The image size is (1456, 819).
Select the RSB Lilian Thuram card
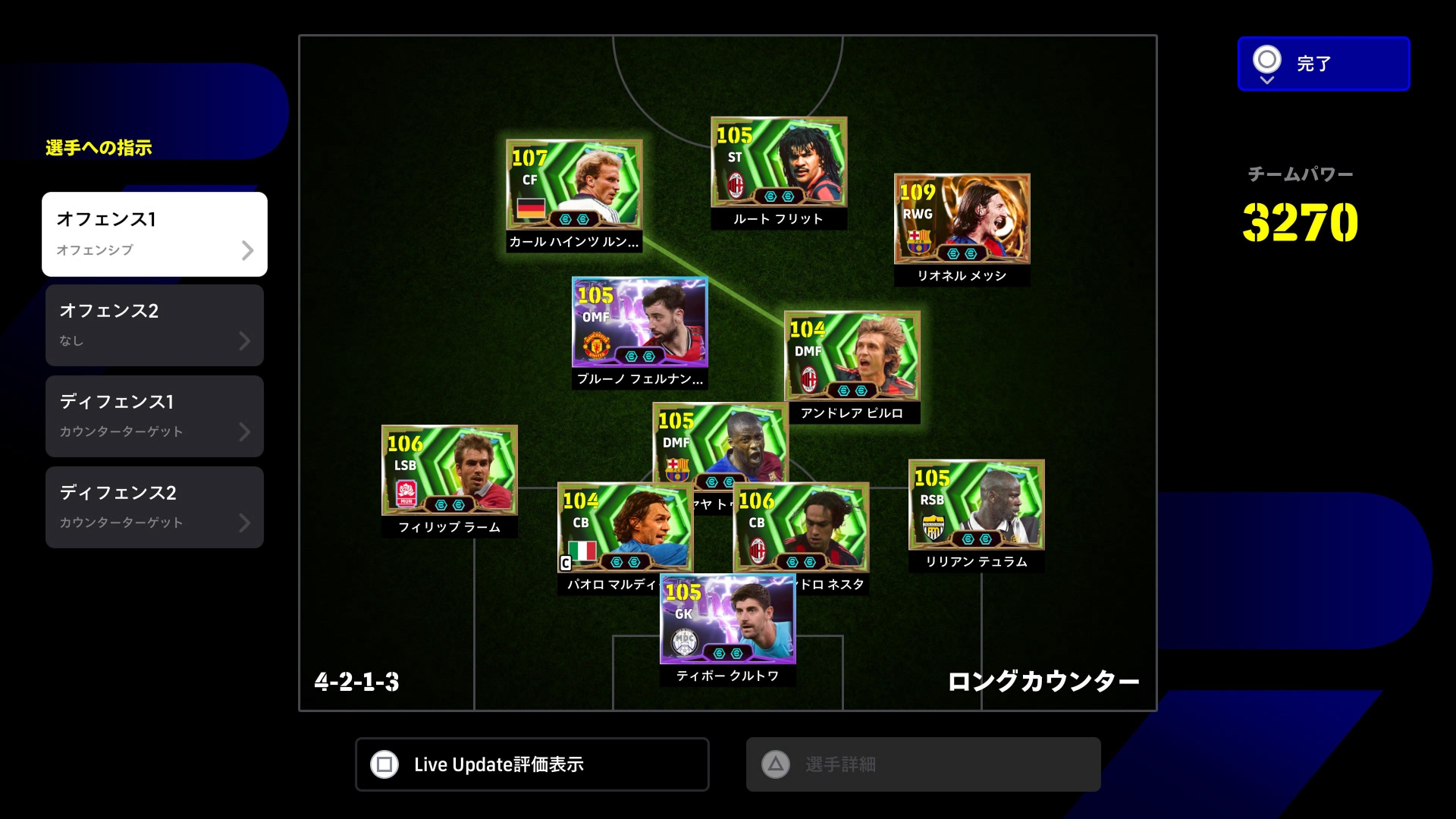[x=976, y=504]
